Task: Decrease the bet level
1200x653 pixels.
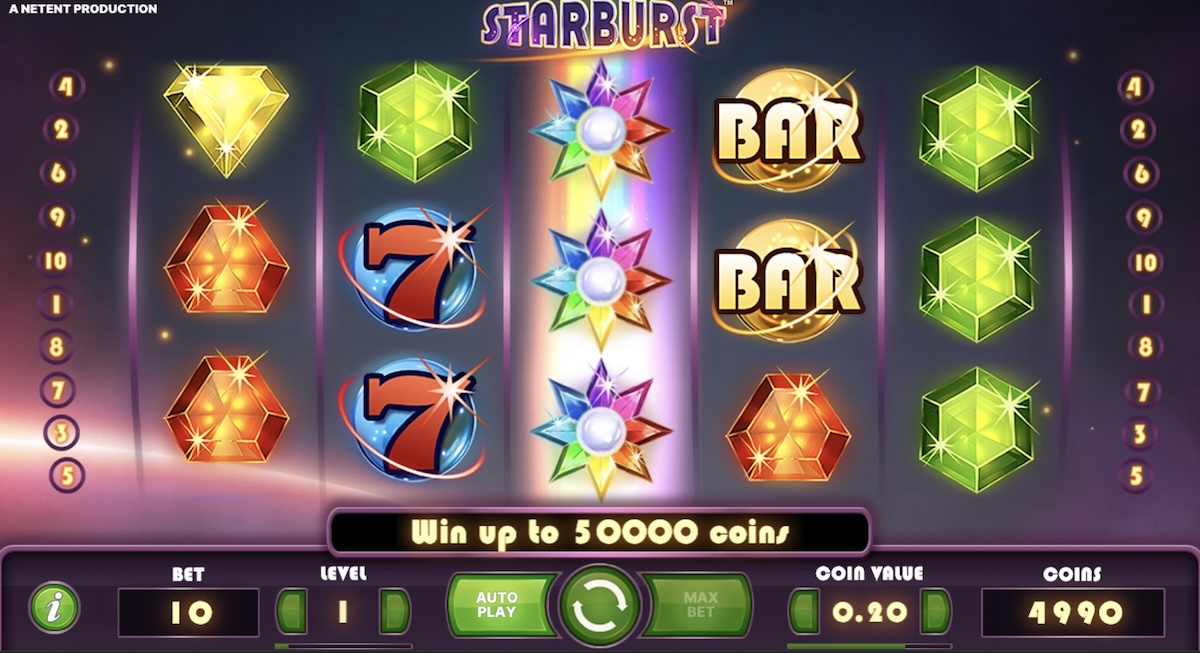Action: click(290, 612)
